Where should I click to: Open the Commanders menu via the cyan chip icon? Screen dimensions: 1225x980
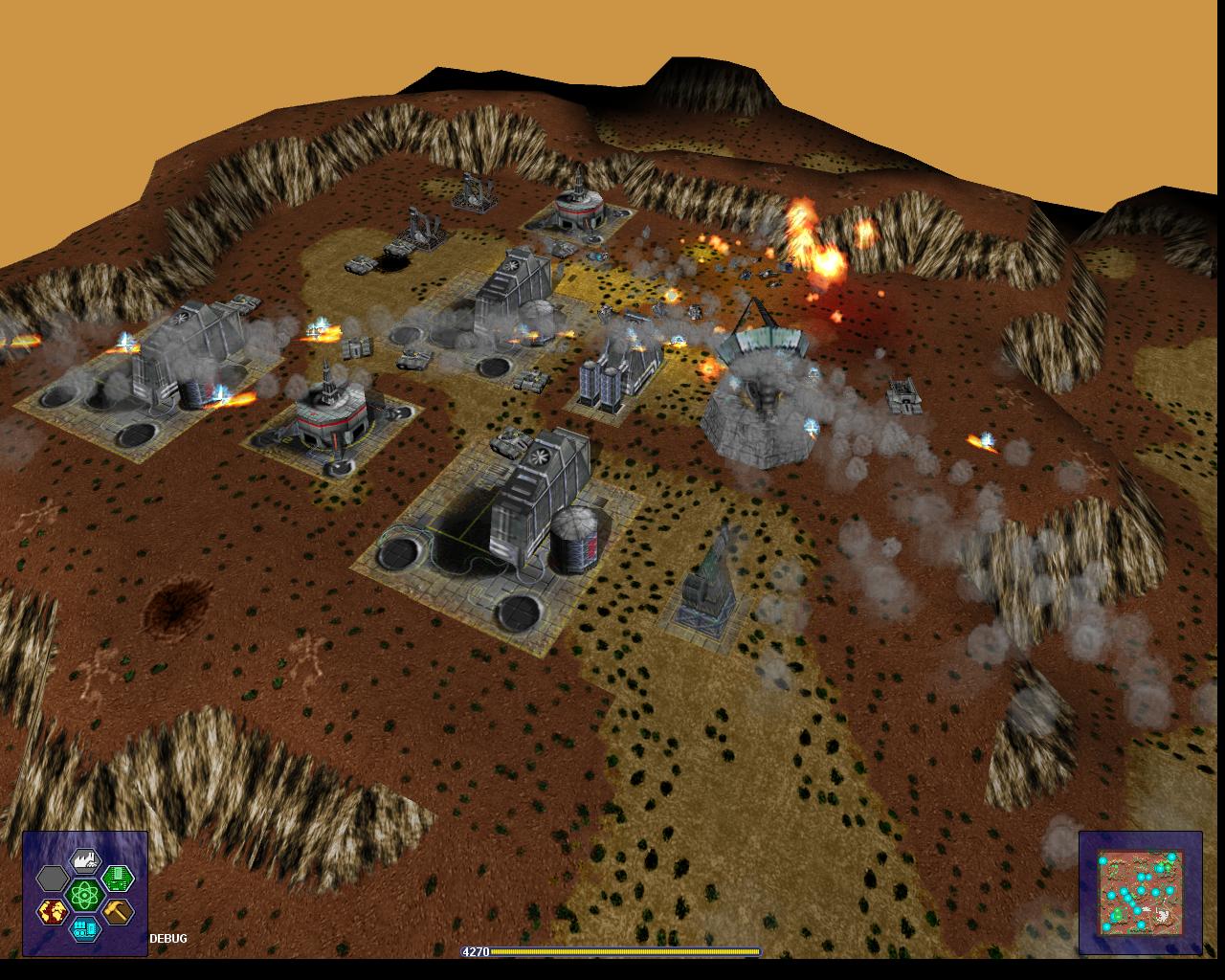(84, 931)
